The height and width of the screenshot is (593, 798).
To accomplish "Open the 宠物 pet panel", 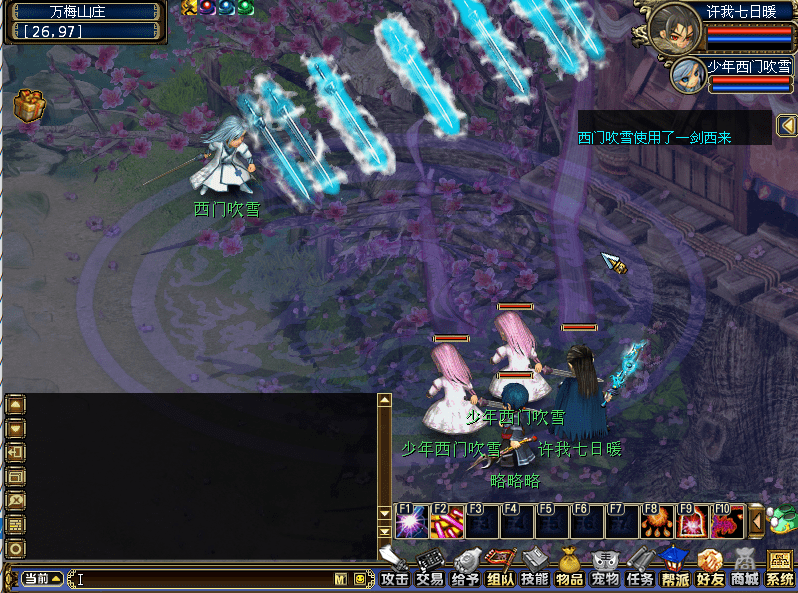I will 605,570.
